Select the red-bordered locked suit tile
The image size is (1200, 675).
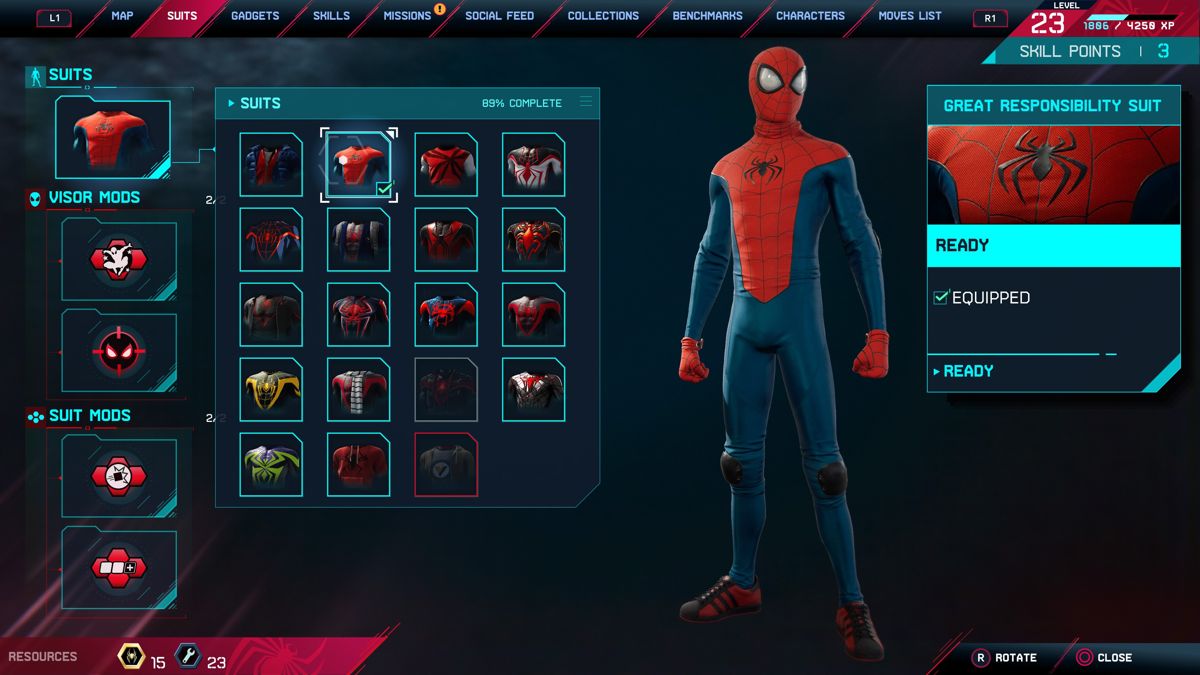[x=446, y=465]
